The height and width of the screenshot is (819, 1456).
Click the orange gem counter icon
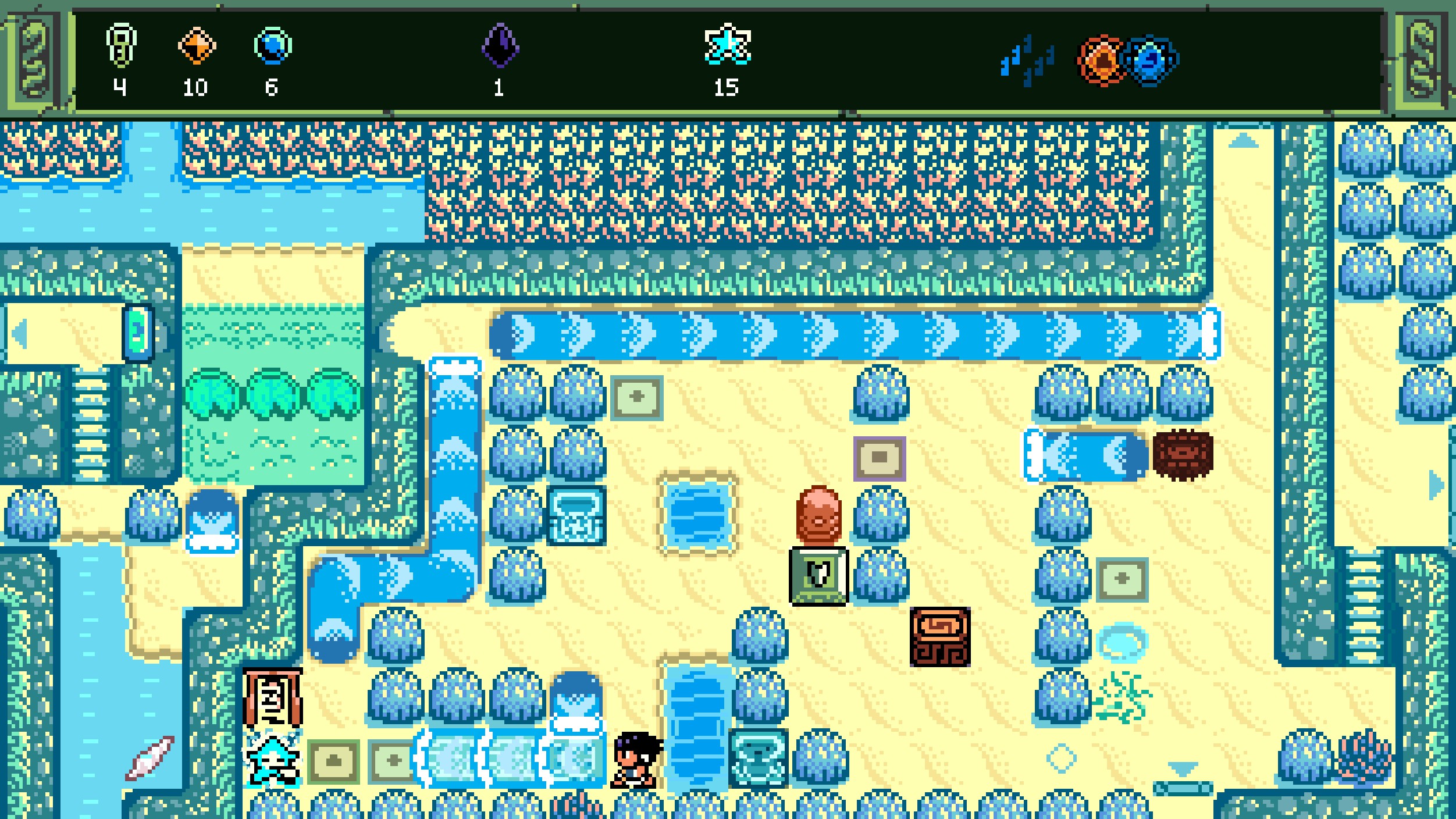point(197,45)
